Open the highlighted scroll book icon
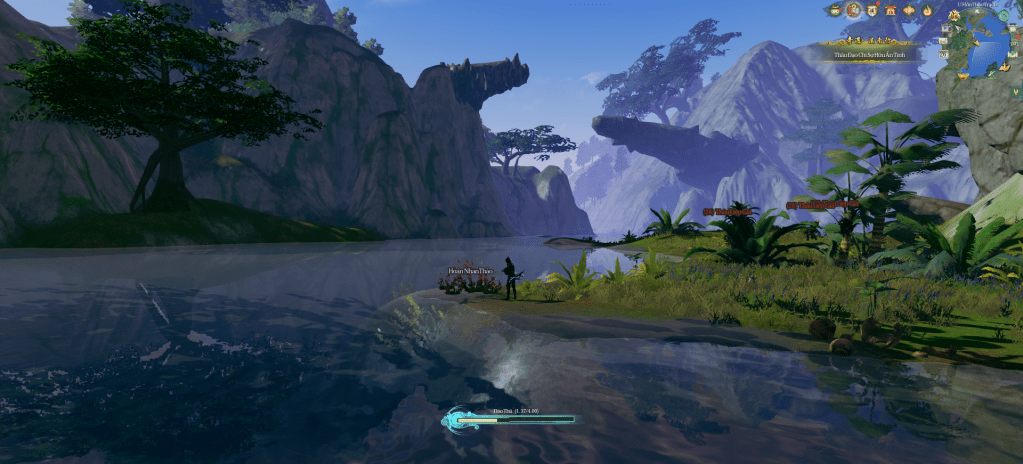 click(853, 10)
